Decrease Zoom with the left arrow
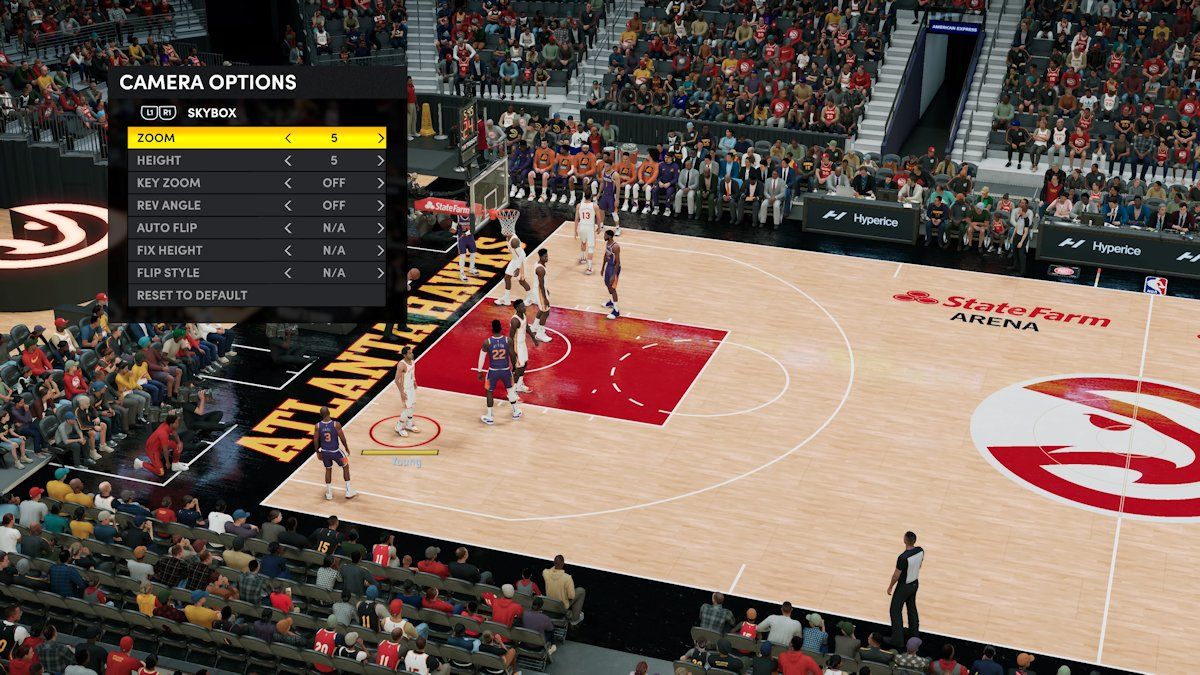The image size is (1200, 675). (288, 138)
